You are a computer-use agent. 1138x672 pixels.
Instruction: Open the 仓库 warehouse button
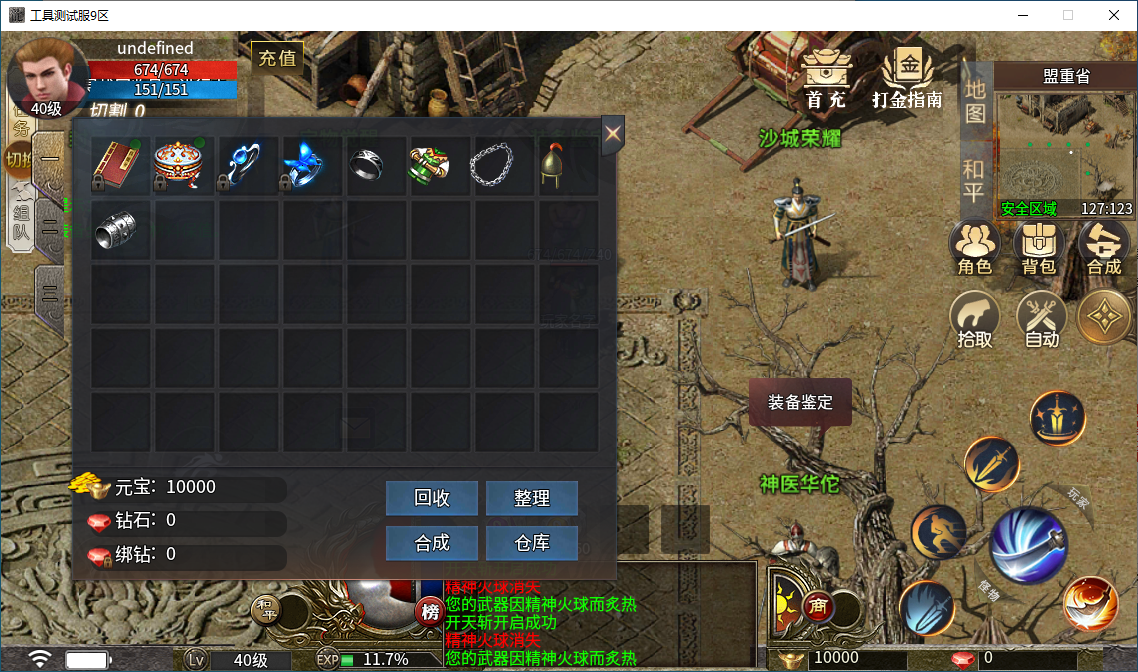point(532,543)
